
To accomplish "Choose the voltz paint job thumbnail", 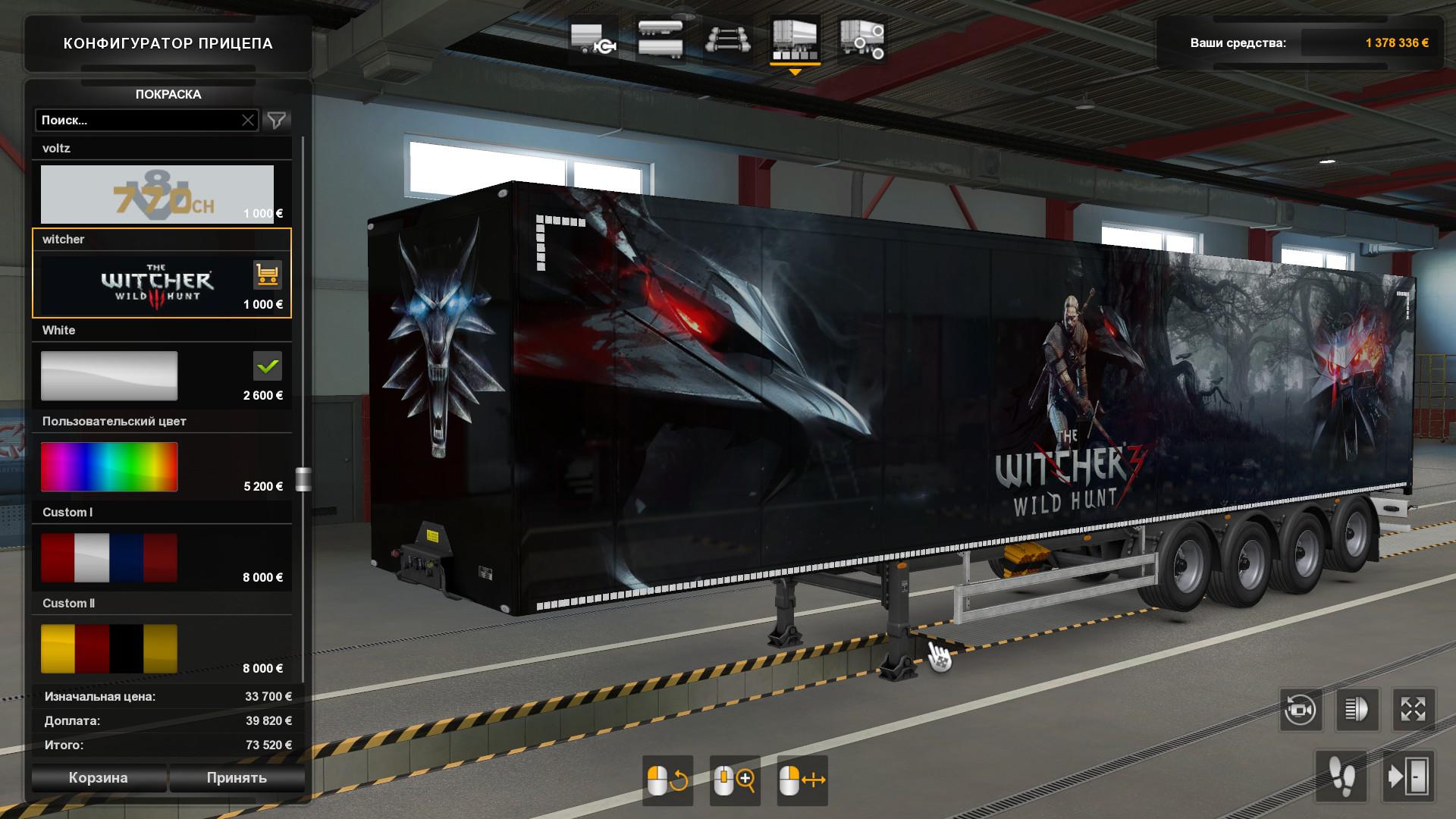I will (x=157, y=194).
